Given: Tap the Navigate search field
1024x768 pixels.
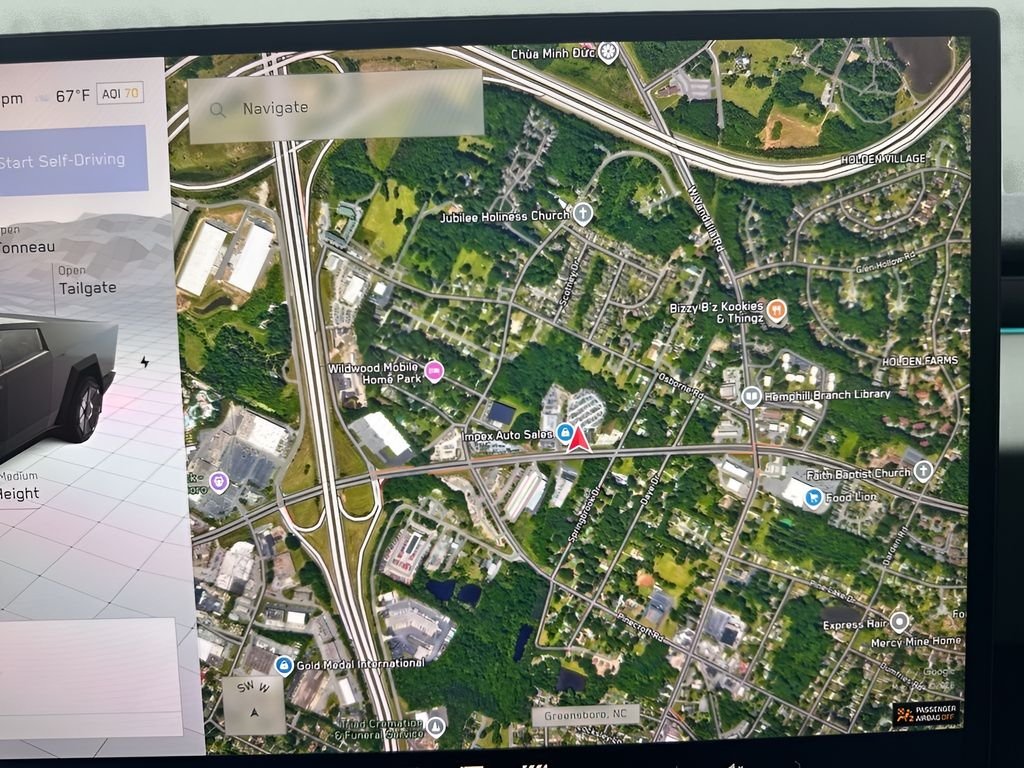Looking at the screenshot, I should pos(335,107).
